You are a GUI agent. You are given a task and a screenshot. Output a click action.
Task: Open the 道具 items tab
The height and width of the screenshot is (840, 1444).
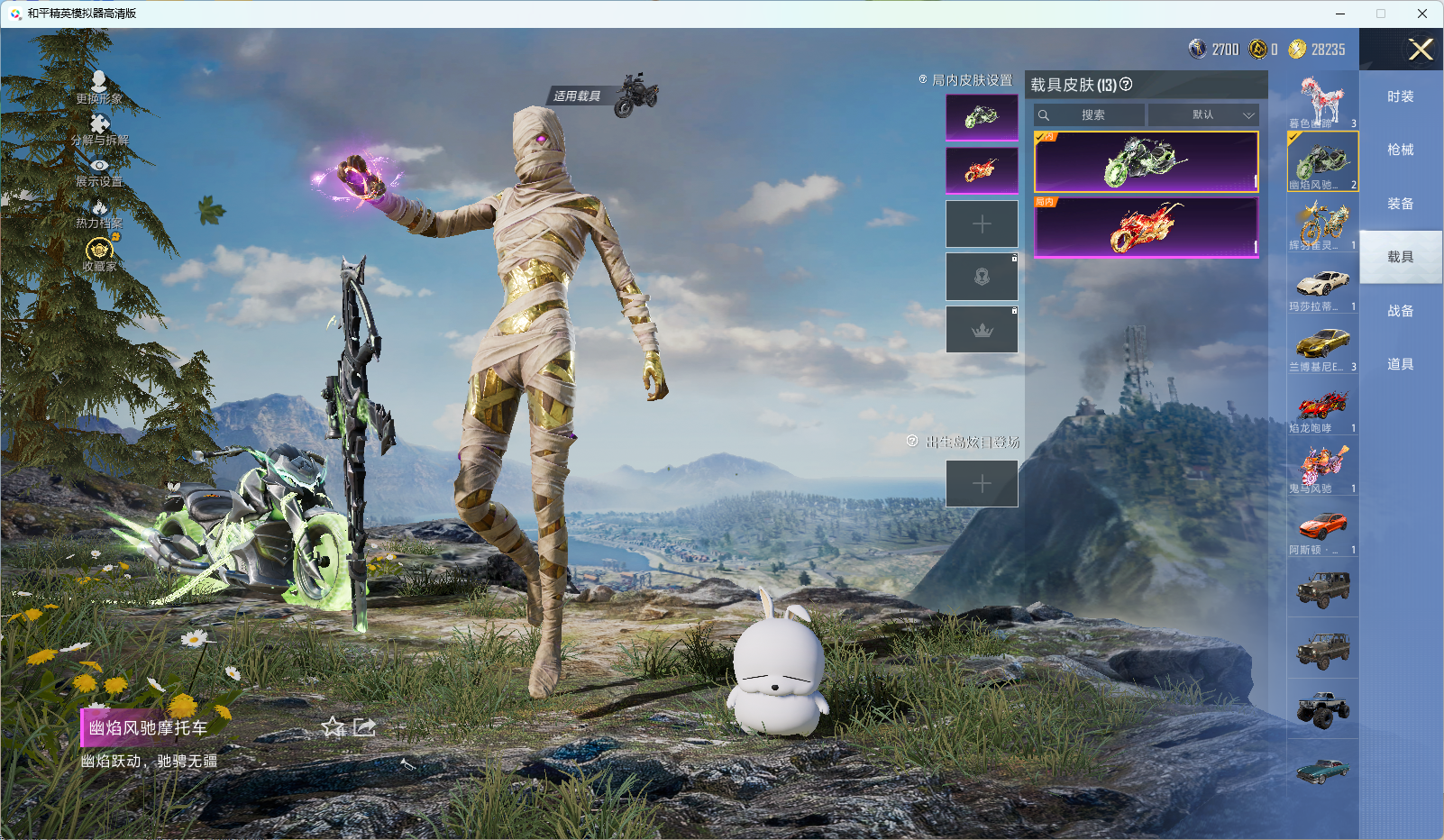(x=1400, y=364)
